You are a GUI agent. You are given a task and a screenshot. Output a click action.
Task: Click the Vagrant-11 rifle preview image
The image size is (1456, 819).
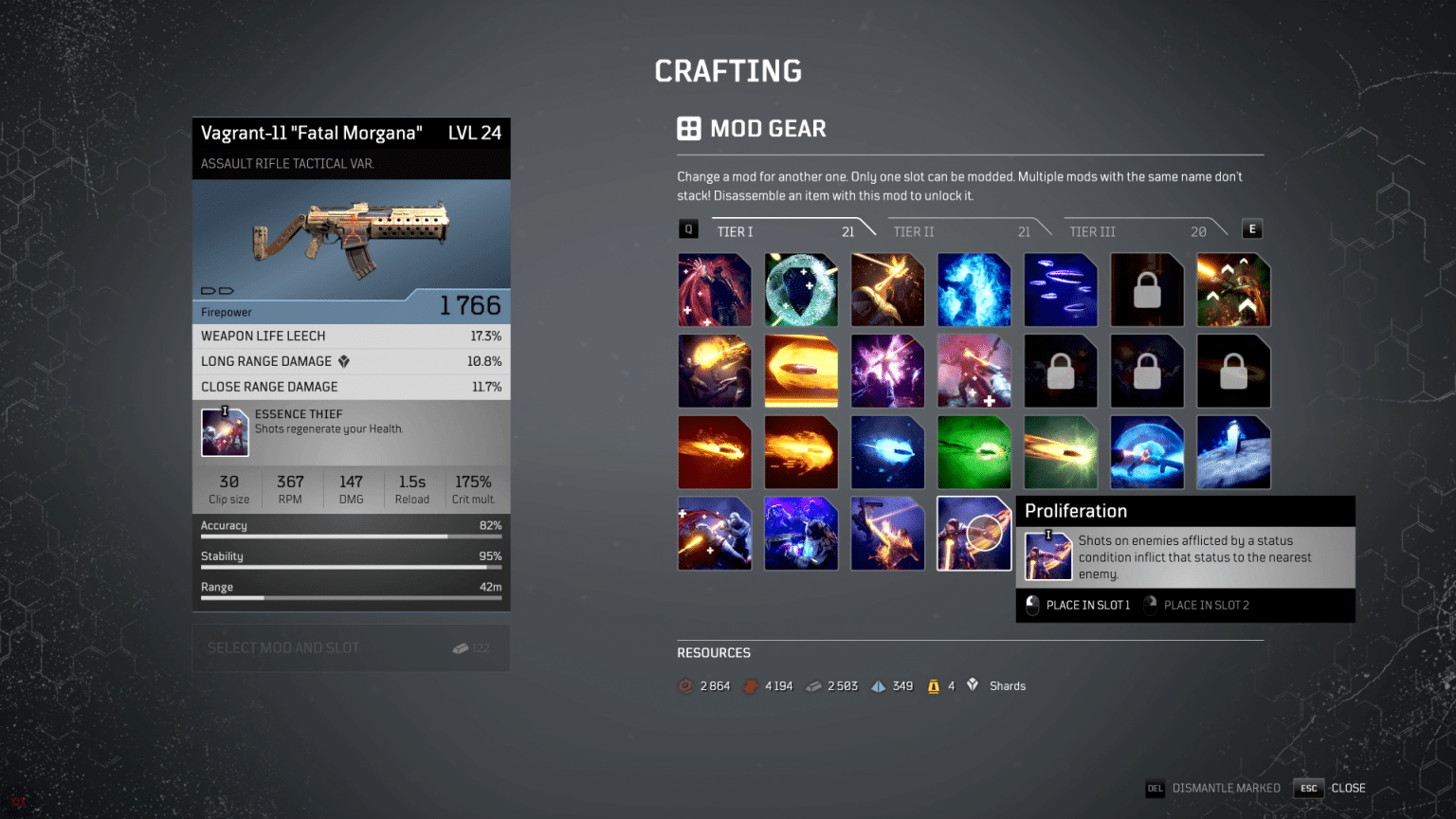pyautogui.click(x=351, y=237)
